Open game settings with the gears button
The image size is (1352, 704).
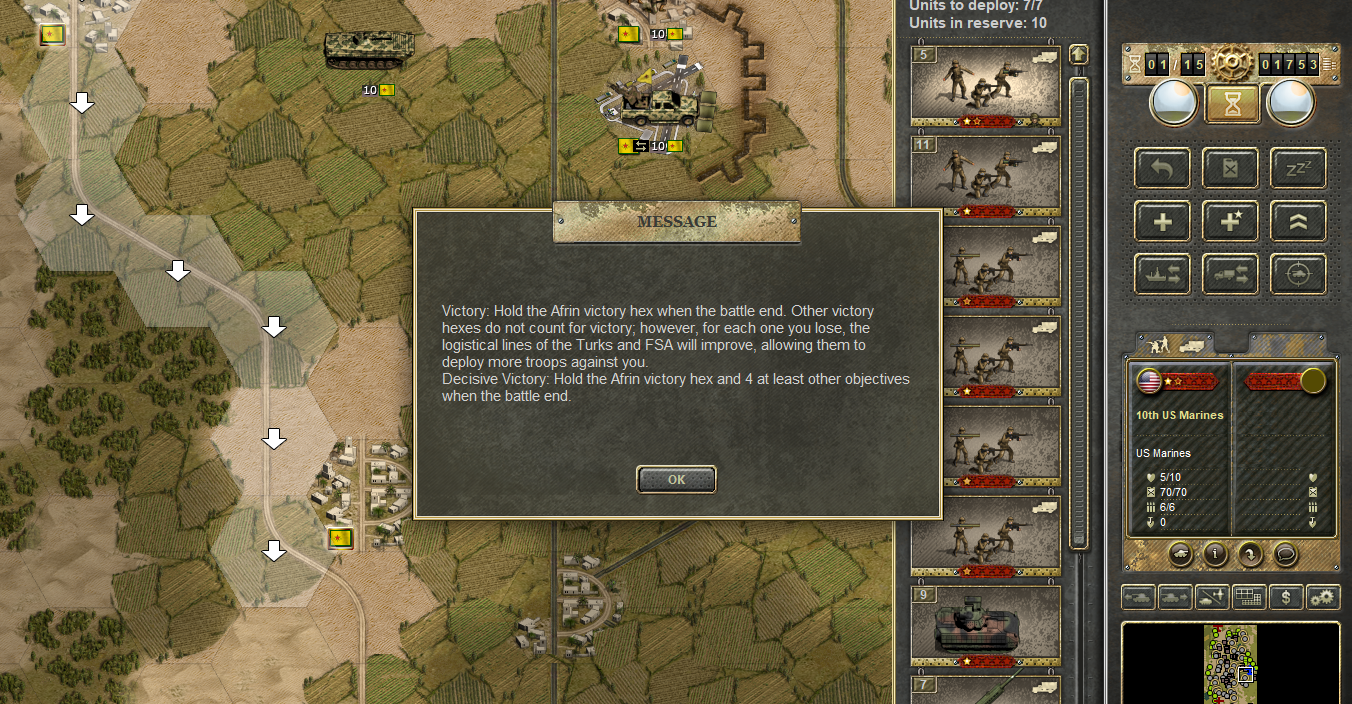pyautogui.click(x=1323, y=597)
